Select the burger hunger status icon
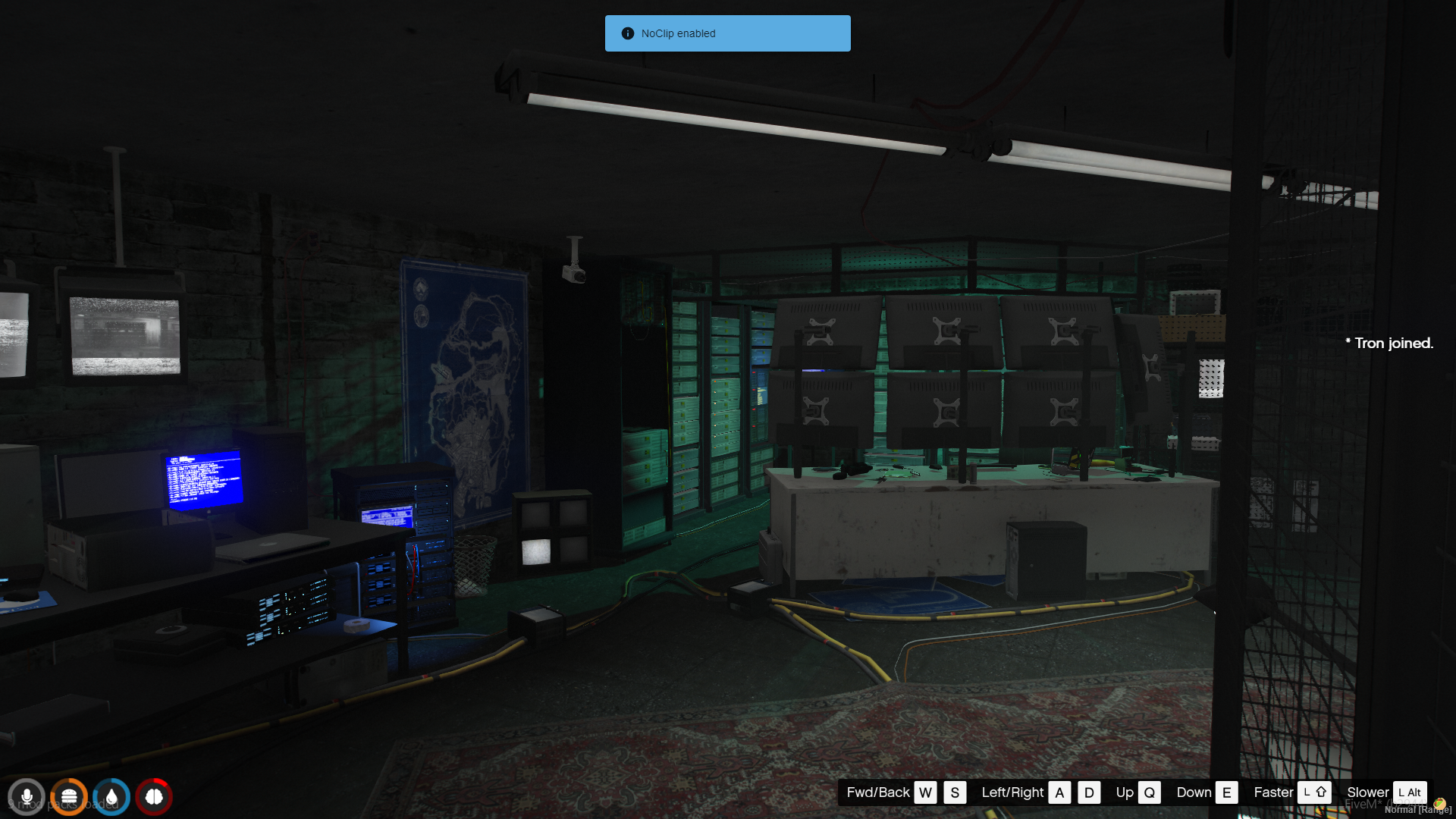The width and height of the screenshot is (1456, 819). pyautogui.click(x=69, y=797)
